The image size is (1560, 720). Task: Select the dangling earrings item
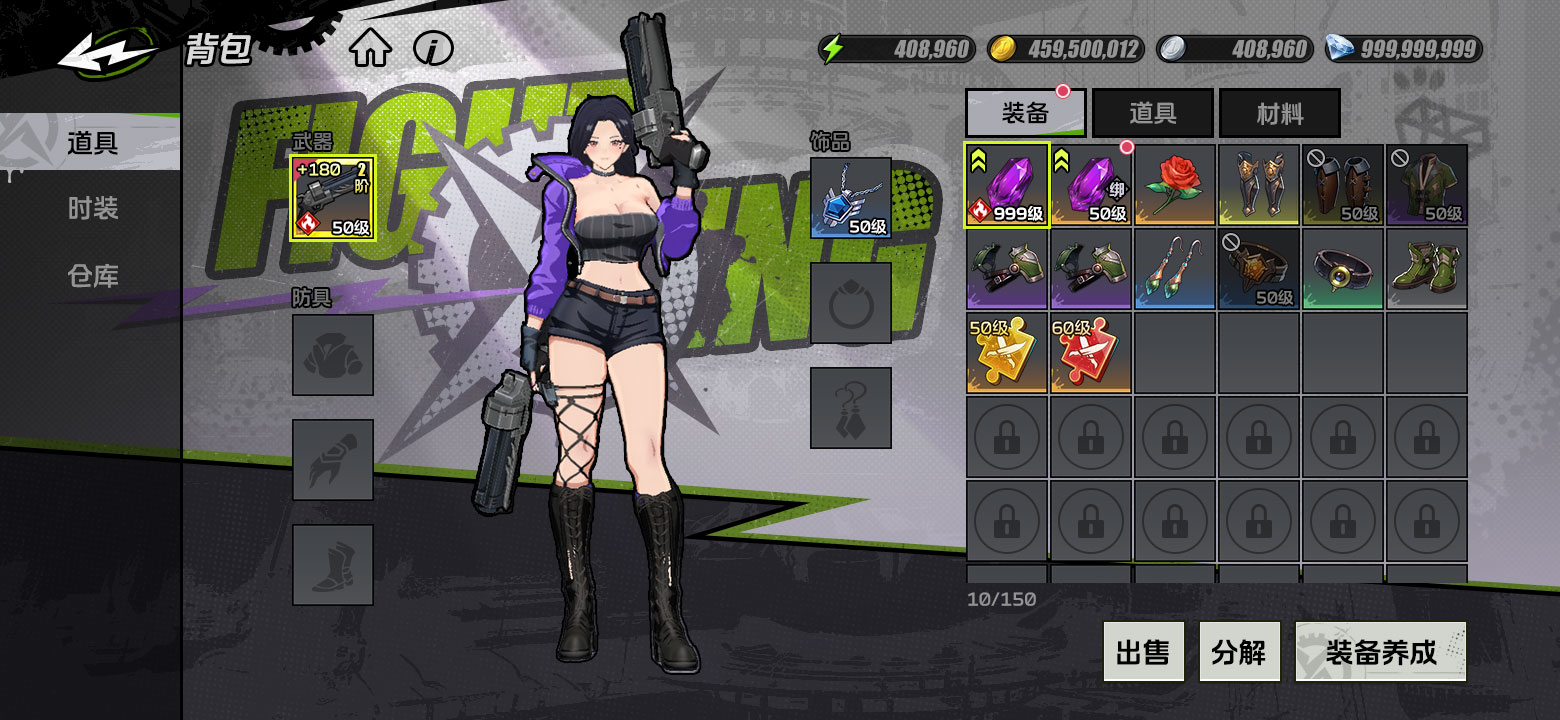(x=1175, y=269)
